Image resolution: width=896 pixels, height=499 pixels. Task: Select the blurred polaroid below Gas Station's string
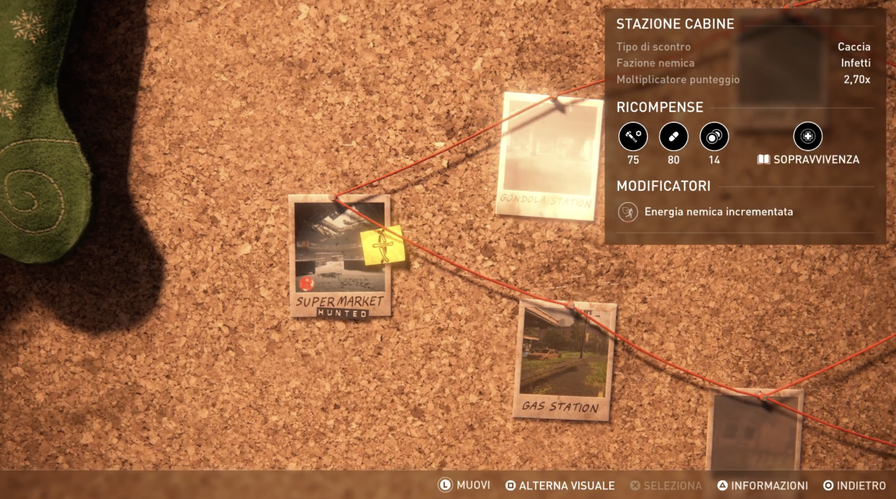click(755, 431)
